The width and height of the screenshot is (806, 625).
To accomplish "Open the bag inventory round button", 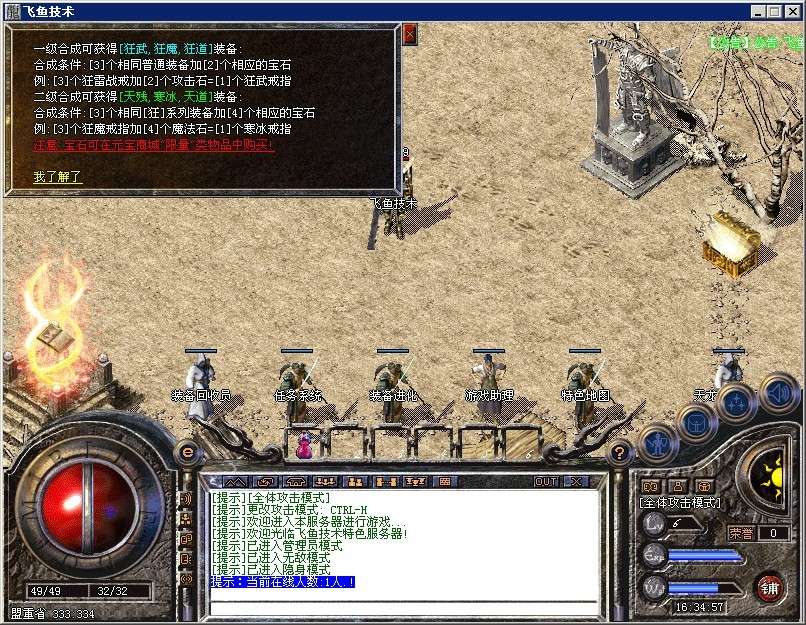I will [x=695, y=423].
